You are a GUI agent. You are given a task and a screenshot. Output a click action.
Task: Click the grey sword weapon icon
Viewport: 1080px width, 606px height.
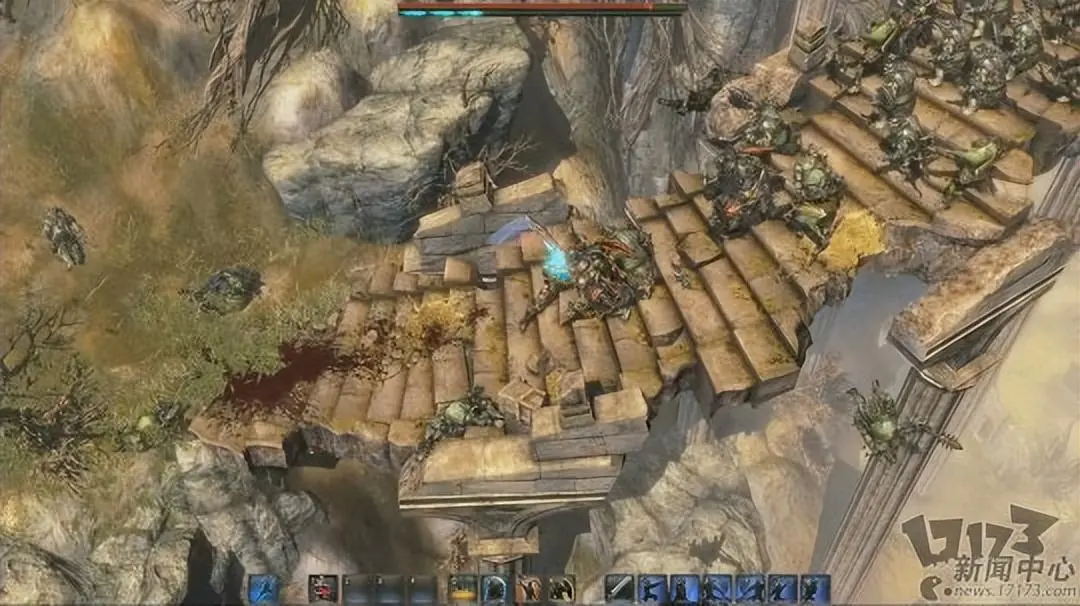coord(620,589)
